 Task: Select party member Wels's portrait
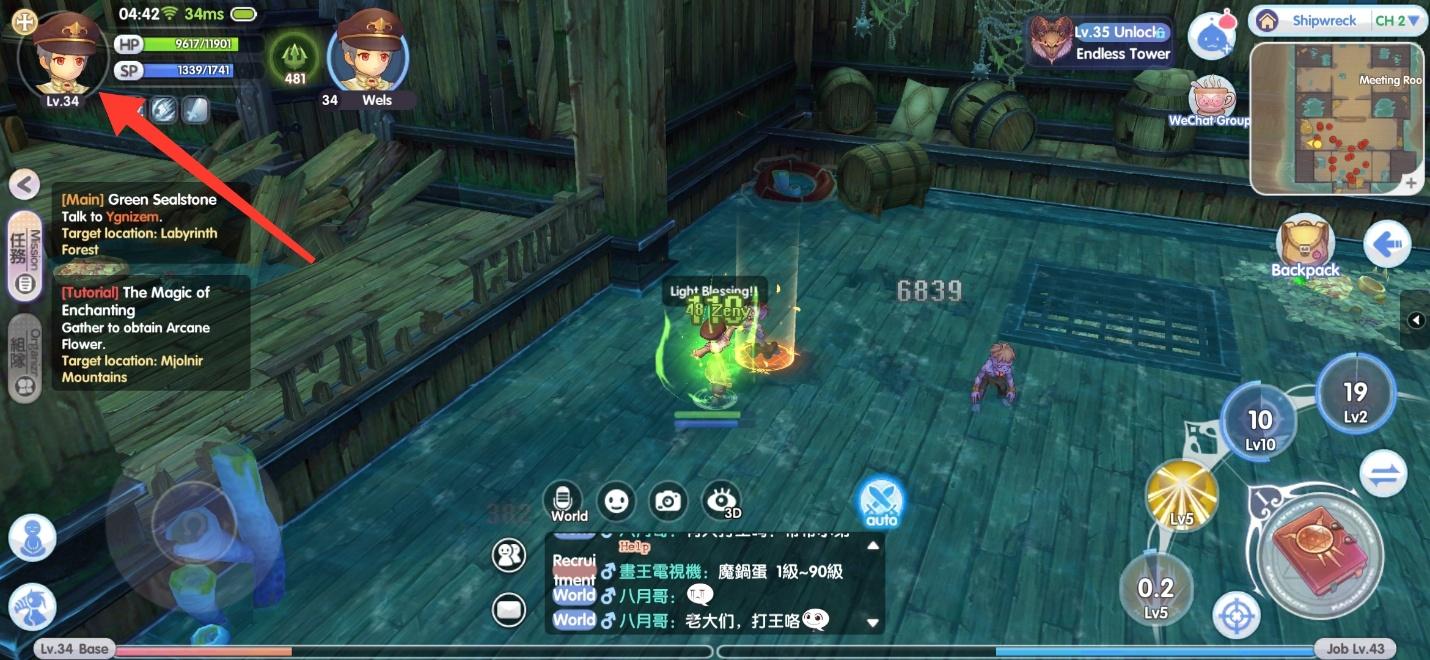click(369, 54)
